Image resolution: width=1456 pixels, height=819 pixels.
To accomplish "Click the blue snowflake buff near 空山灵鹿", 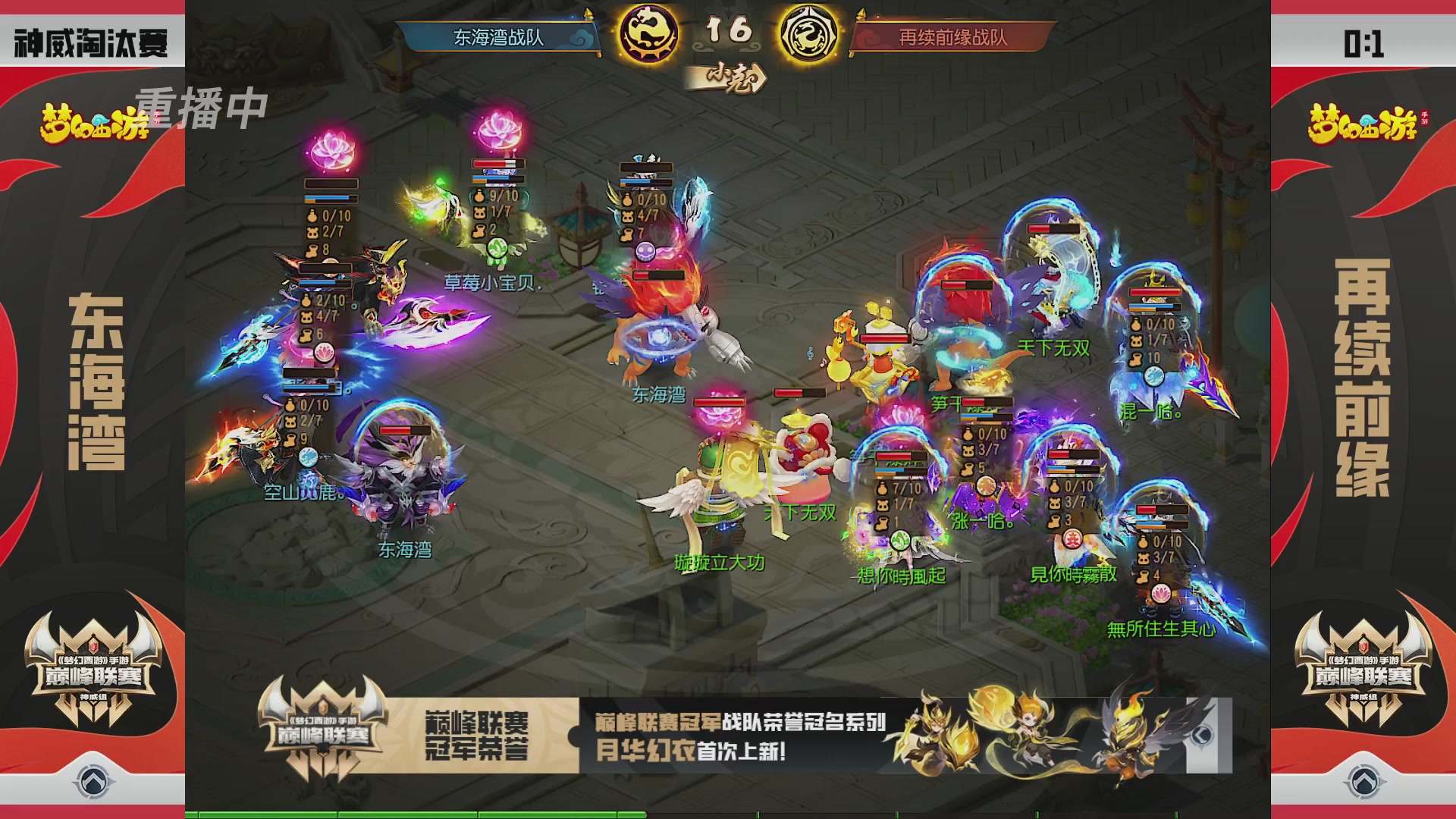I will click(309, 458).
